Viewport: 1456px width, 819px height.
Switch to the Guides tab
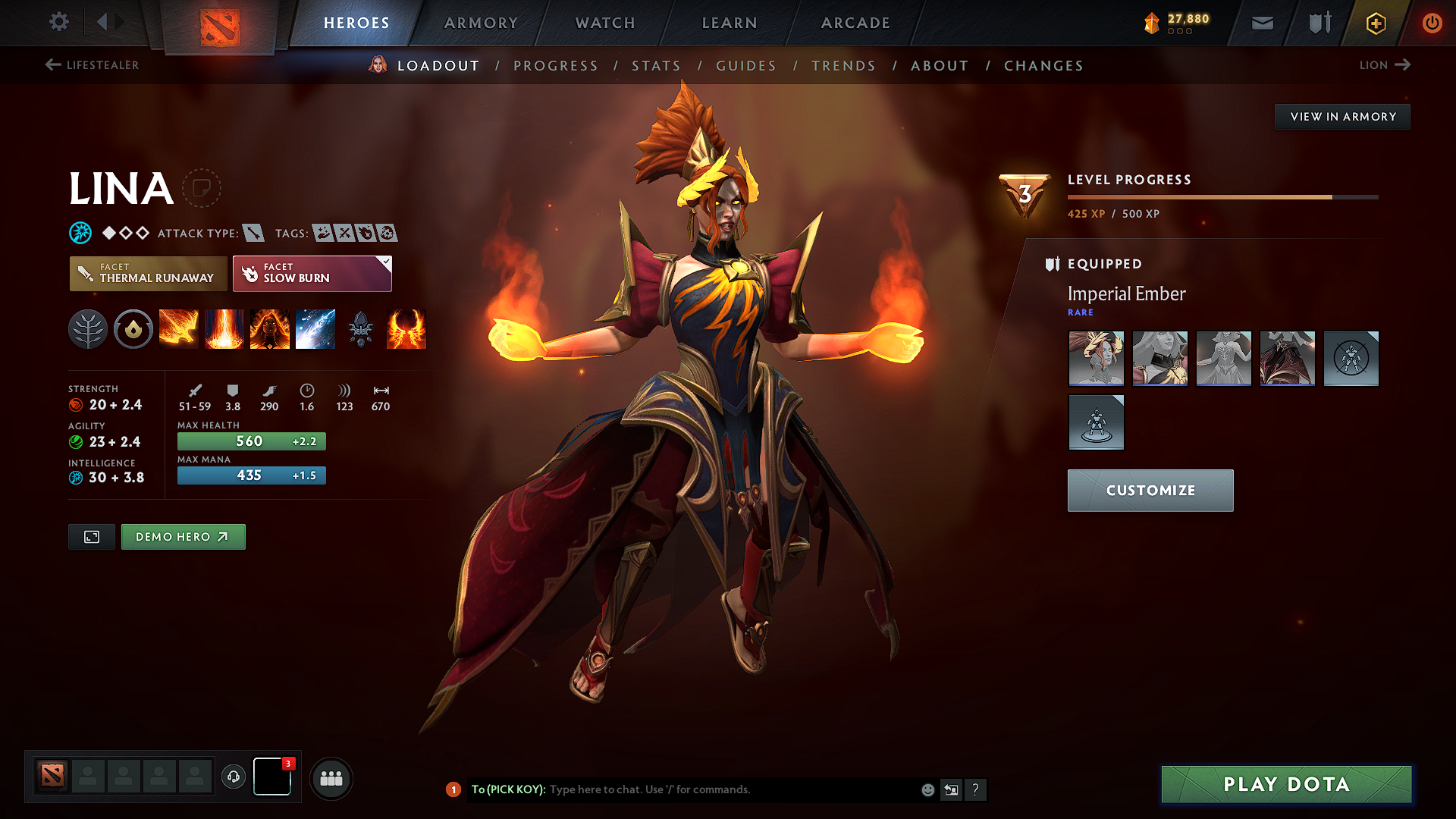[745, 66]
